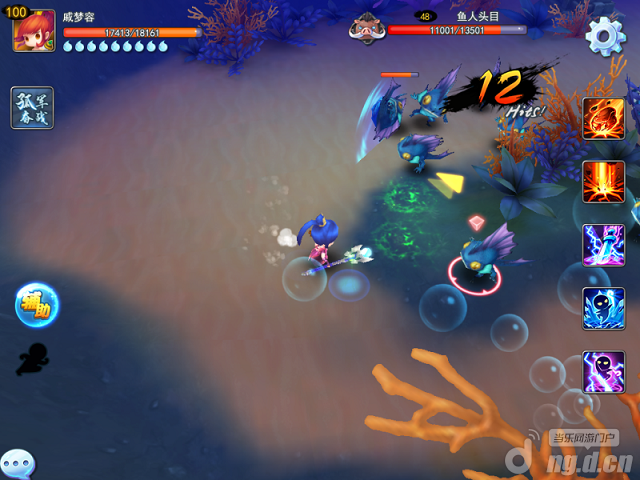This screenshot has height=480, width=640.
Task: Click the black running figure silhouette
Action: point(32,358)
